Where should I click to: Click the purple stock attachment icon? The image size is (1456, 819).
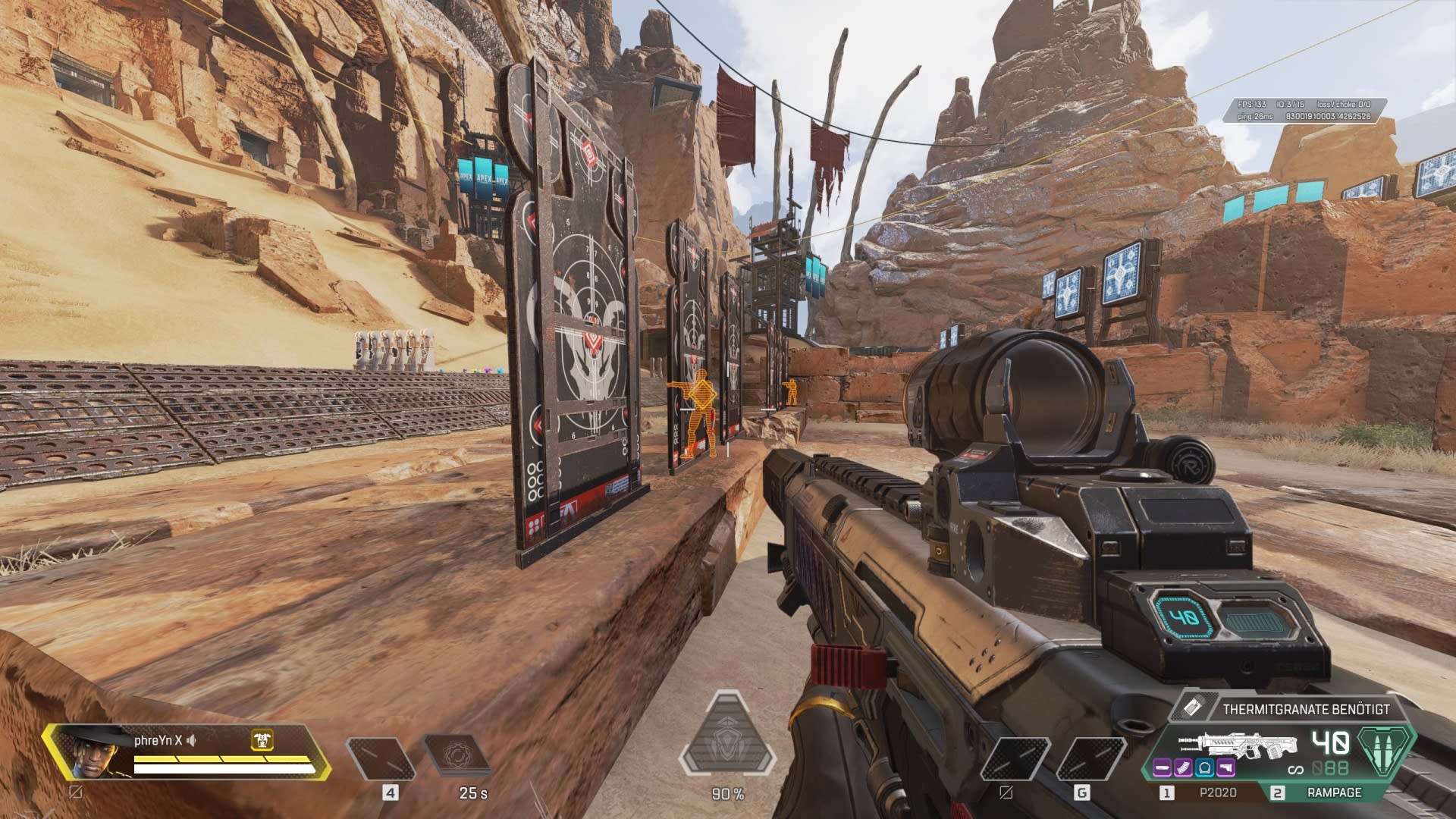(1226, 768)
